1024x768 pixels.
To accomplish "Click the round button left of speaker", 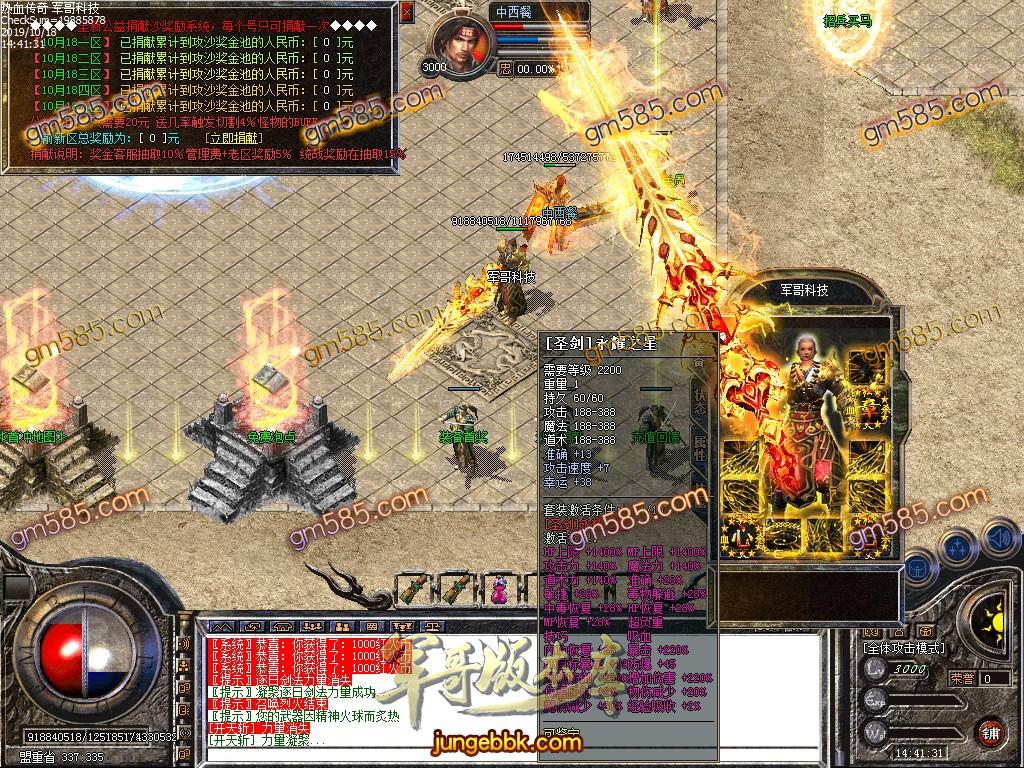I will 958,547.
